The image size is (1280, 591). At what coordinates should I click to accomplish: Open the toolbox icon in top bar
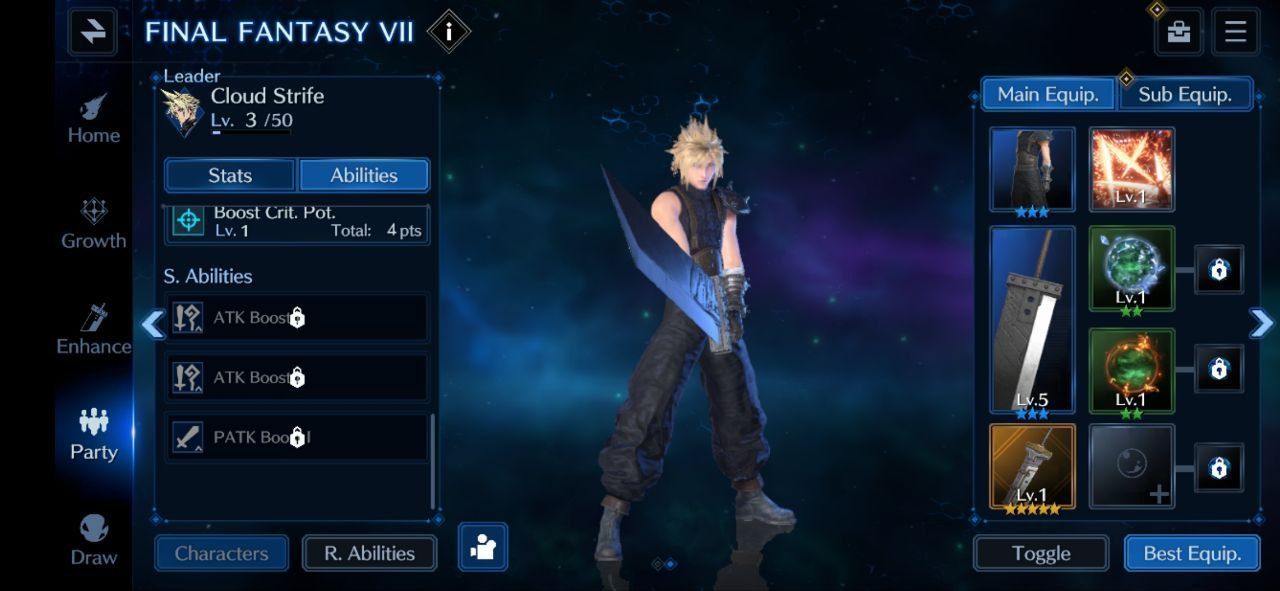point(1179,32)
